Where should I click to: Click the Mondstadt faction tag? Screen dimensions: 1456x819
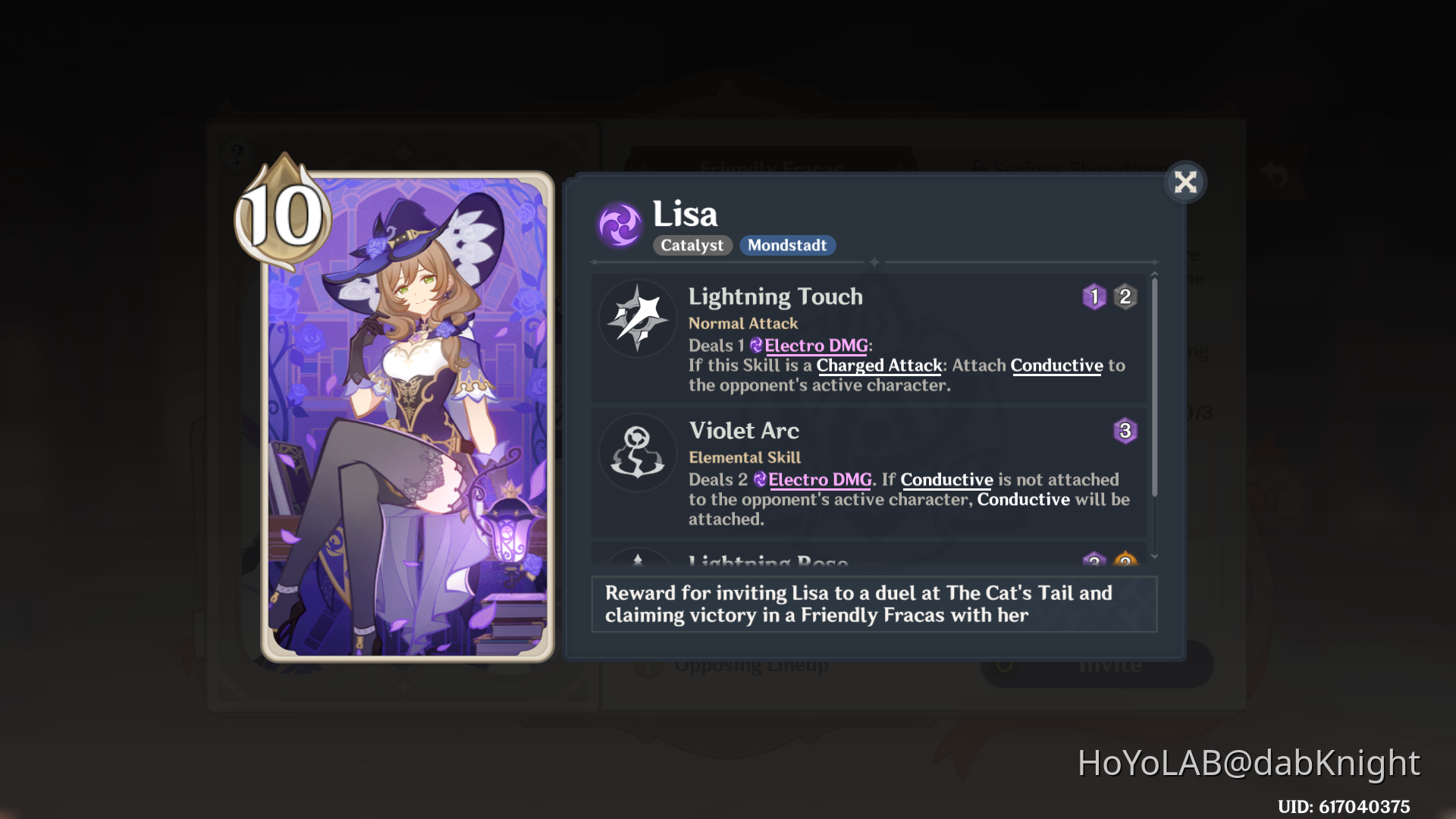pyautogui.click(x=787, y=245)
